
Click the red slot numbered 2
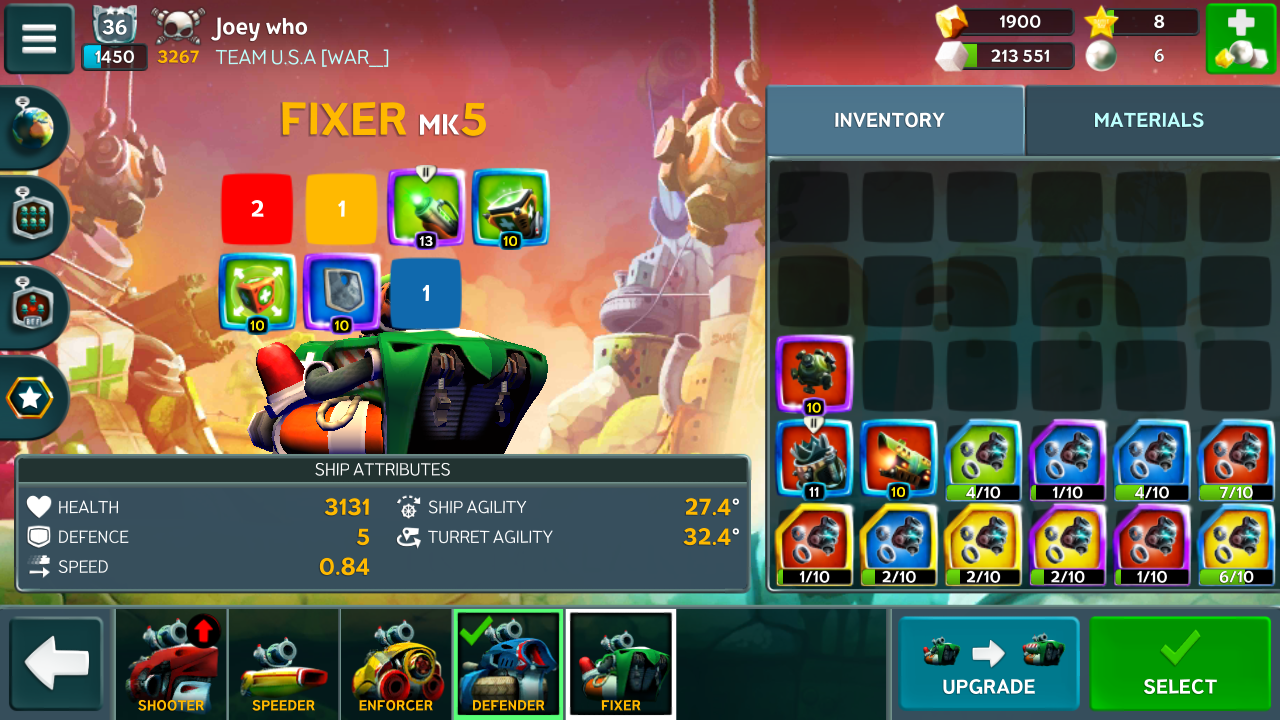click(x=257, y=209)
